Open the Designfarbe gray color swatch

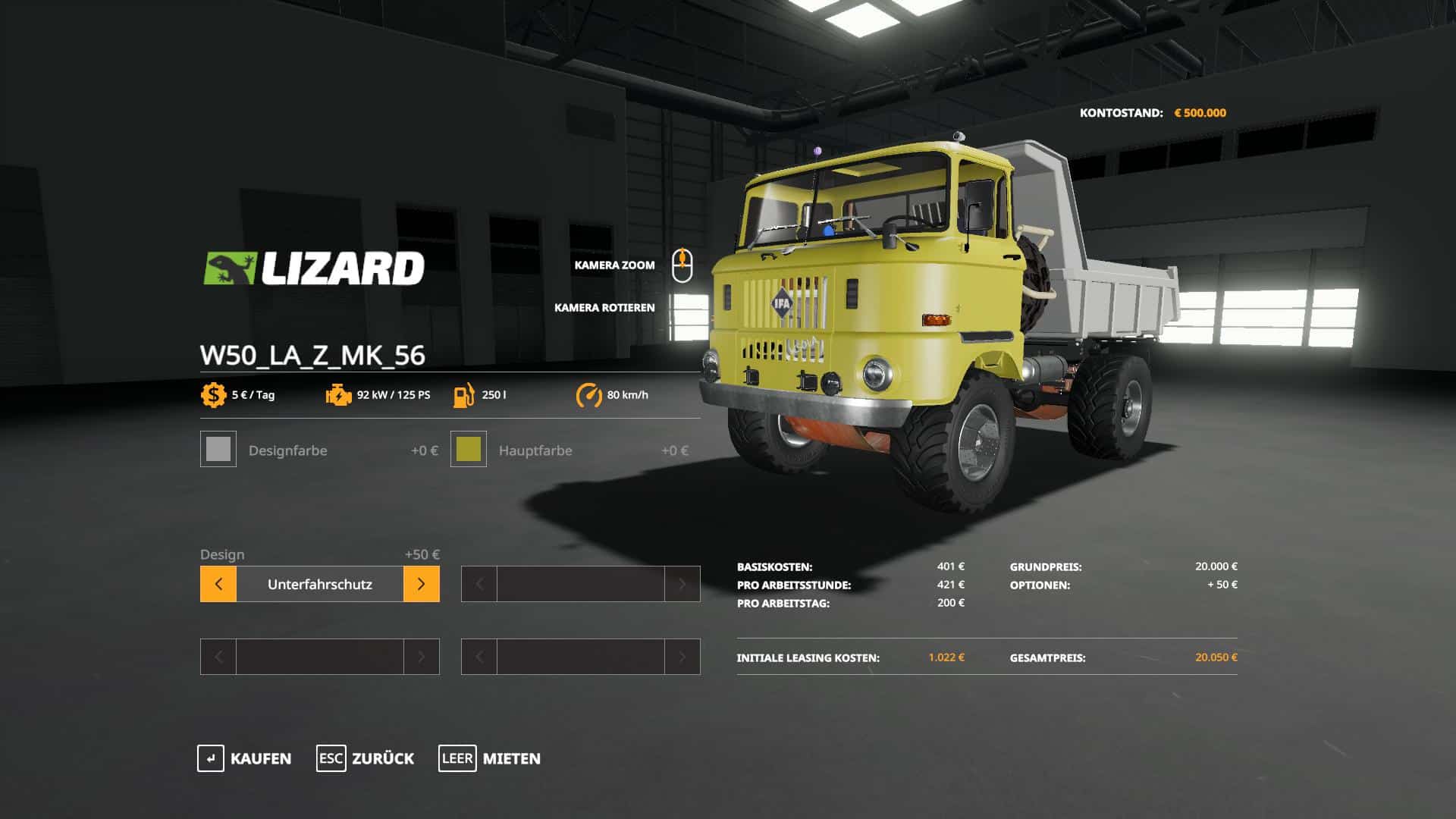[x=218, y=450]
